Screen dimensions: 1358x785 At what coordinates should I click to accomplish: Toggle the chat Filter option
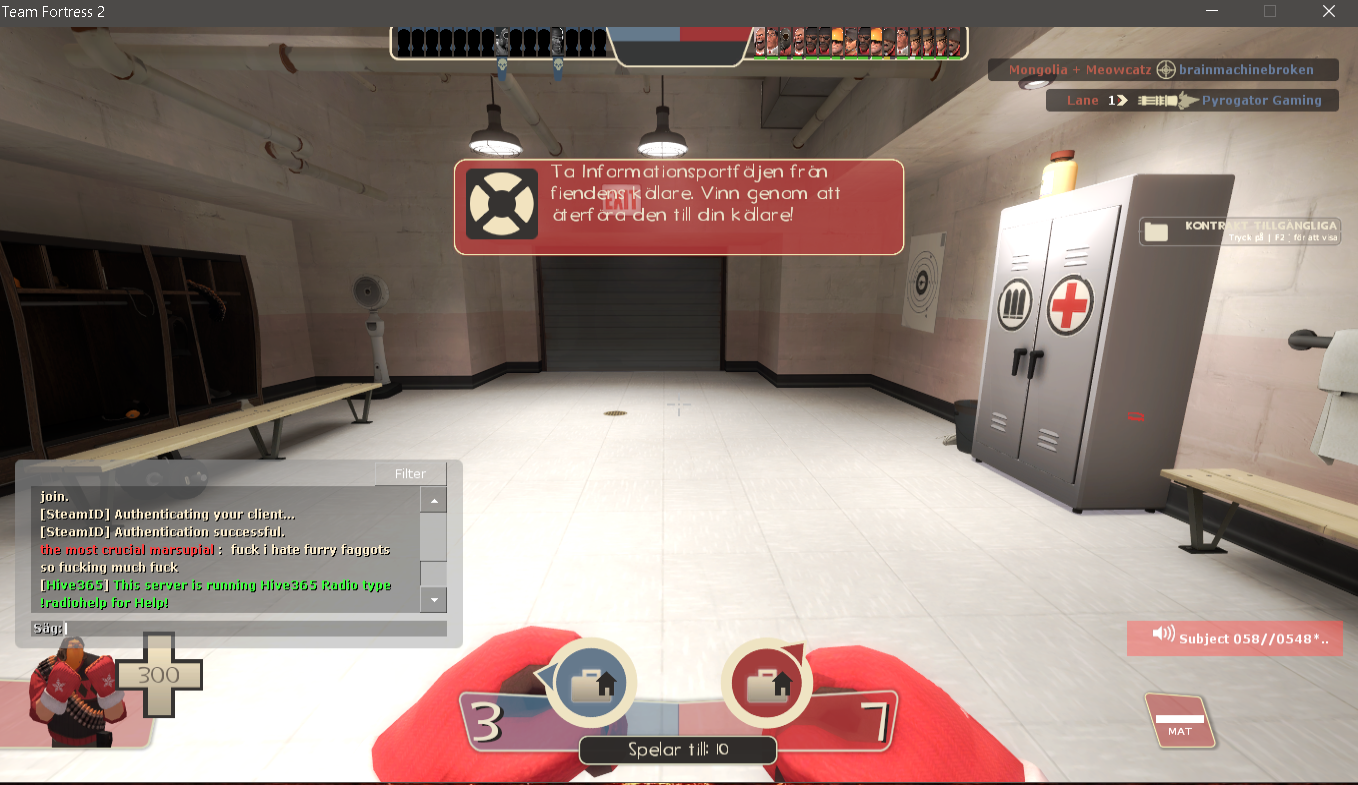(x=410, y=473)
